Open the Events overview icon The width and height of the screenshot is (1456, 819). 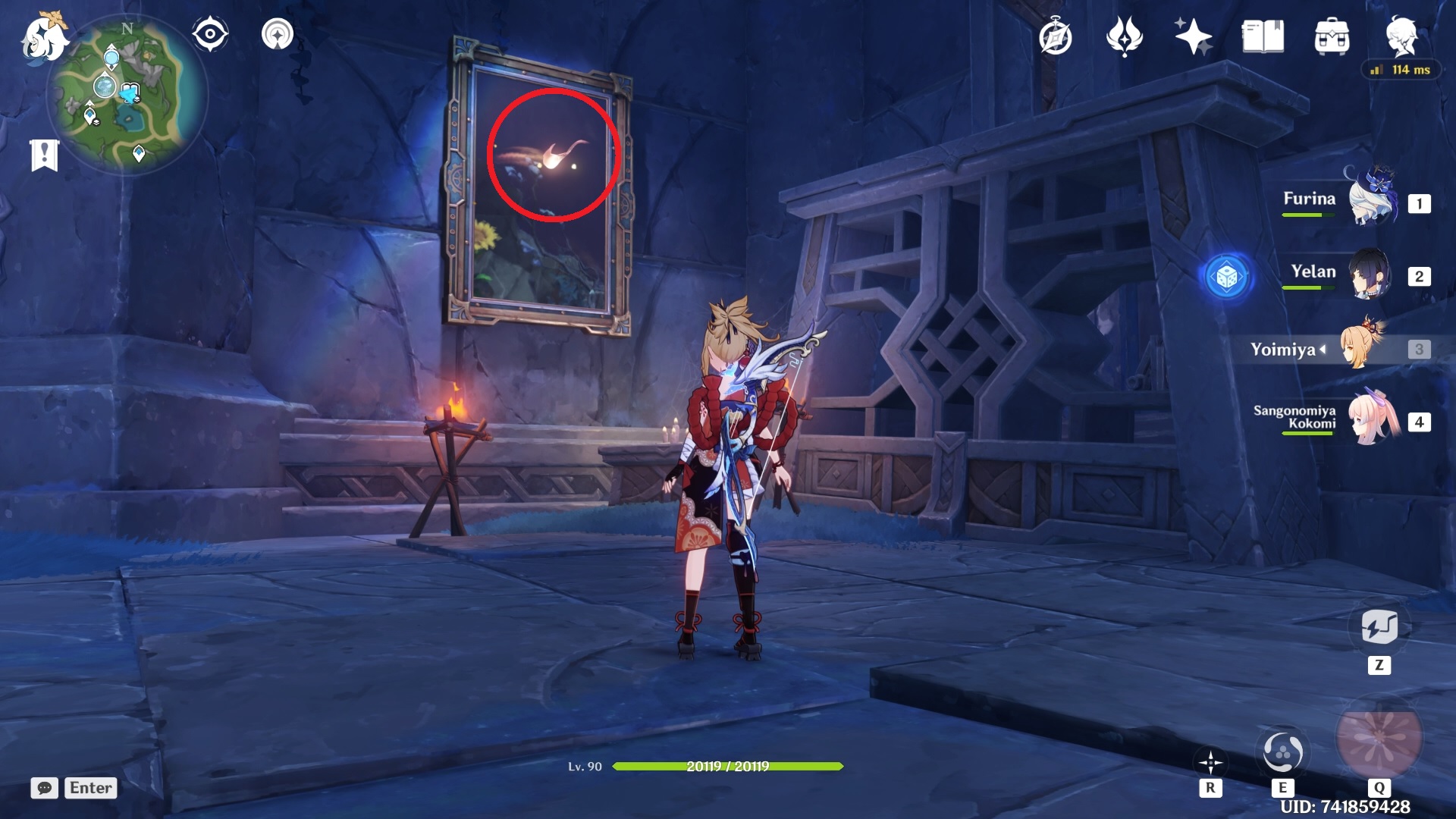[1056, 36]
